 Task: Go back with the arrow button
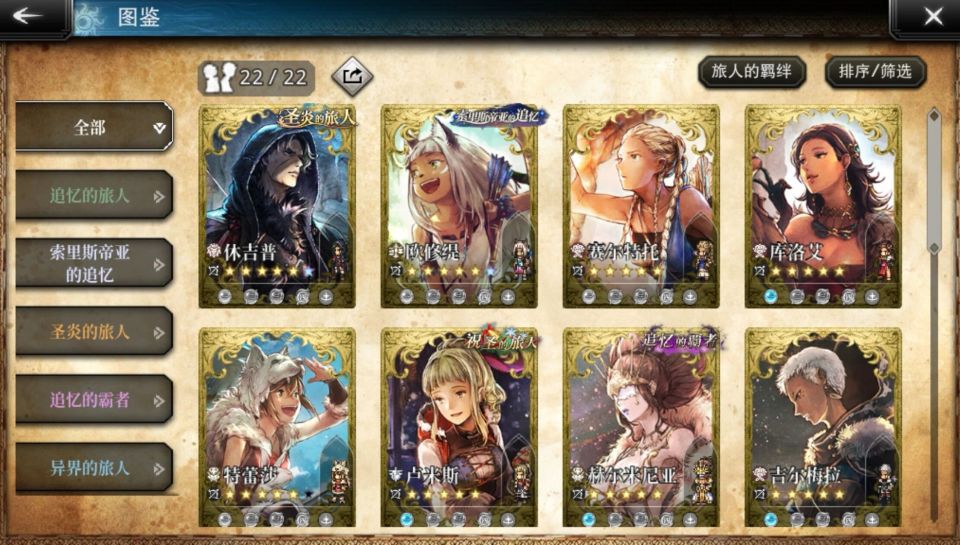click(28, 16)
